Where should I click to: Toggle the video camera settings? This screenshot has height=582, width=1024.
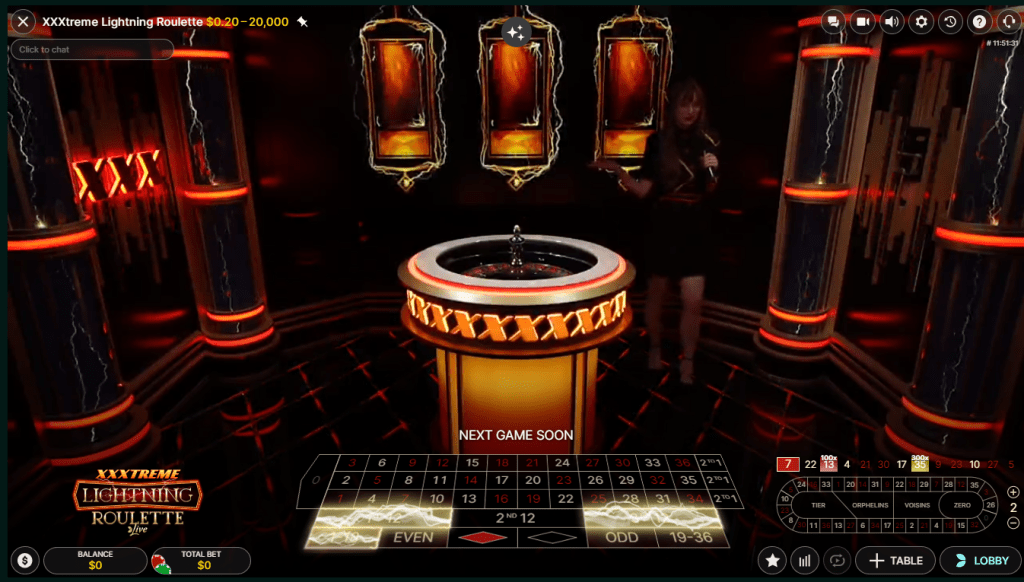(x=862, y=21)
